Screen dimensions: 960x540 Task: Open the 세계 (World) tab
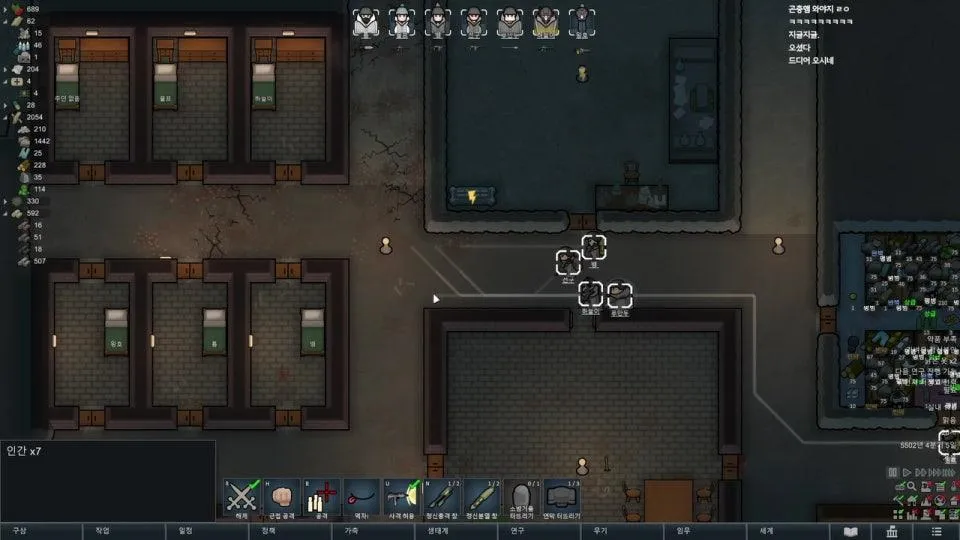[767, 531]
